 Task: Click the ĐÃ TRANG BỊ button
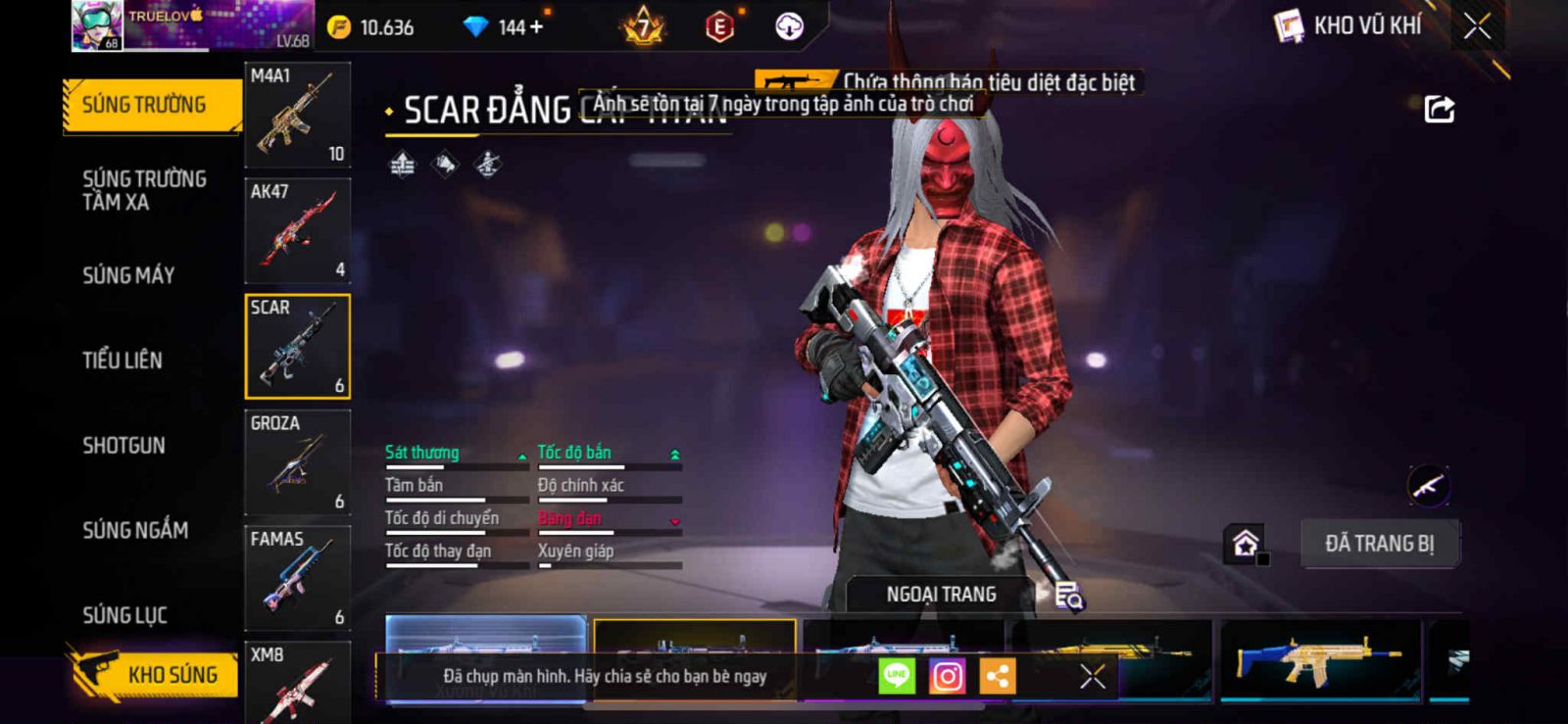1379,544
